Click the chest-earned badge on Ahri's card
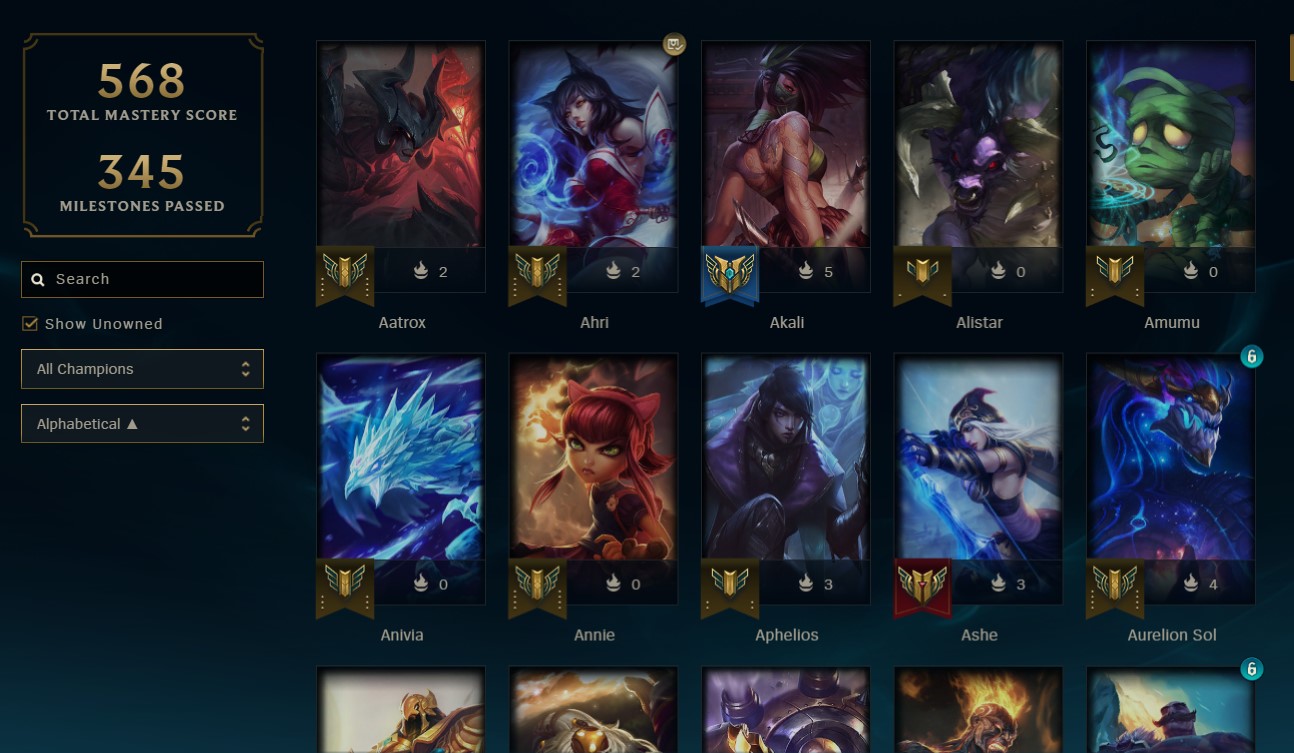The width and height of the screenshot is (1294, 753). click(674, 45)
